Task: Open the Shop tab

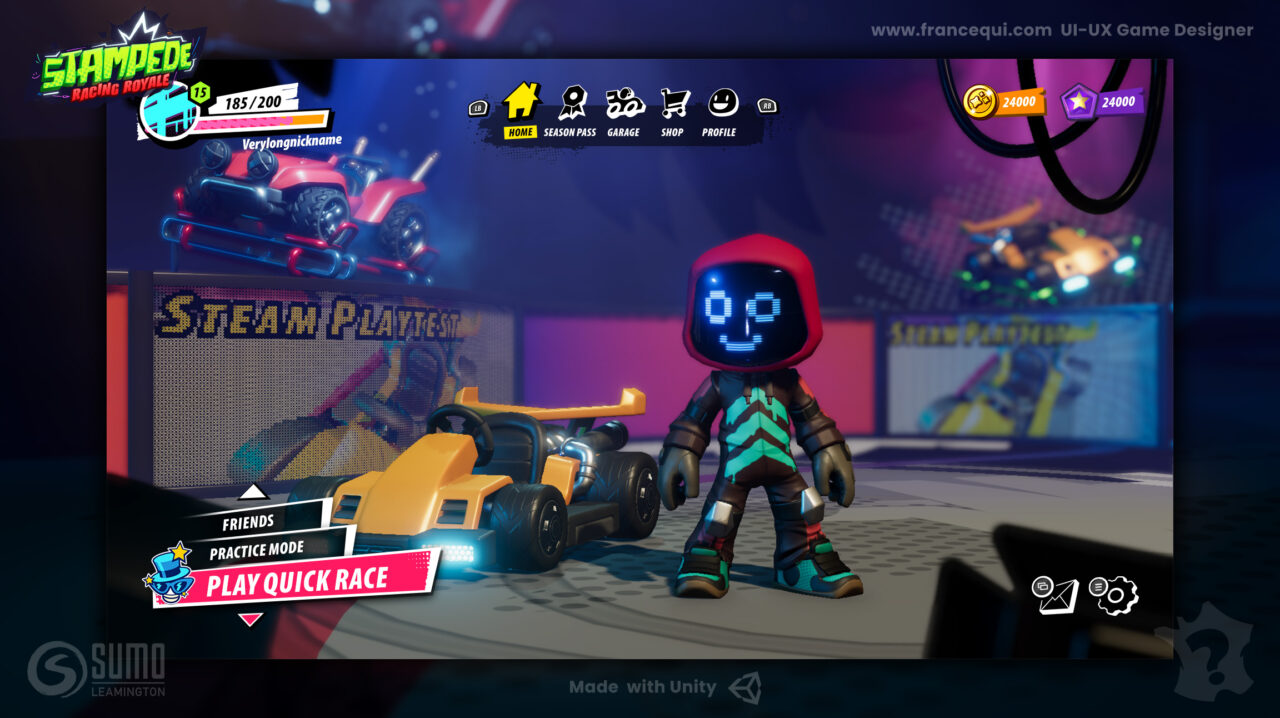Action: click(673, 110)
